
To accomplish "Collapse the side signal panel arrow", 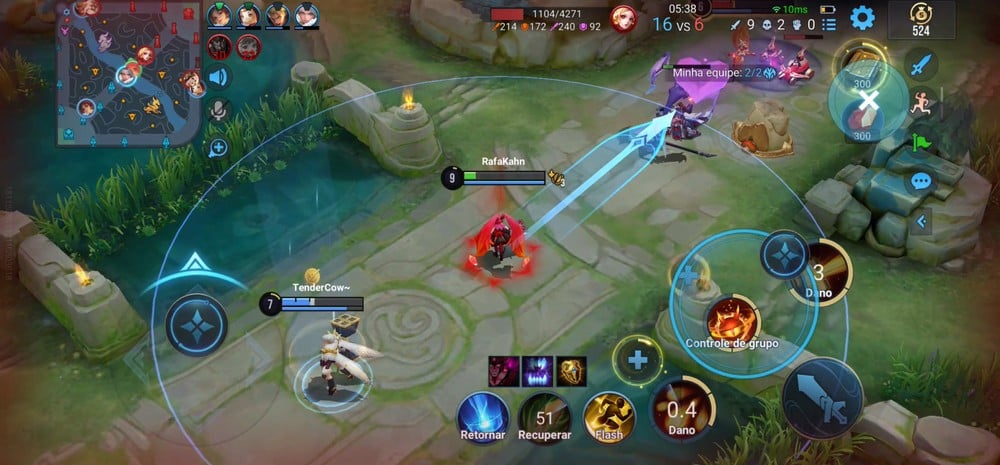I will click(x=920, y=221).
